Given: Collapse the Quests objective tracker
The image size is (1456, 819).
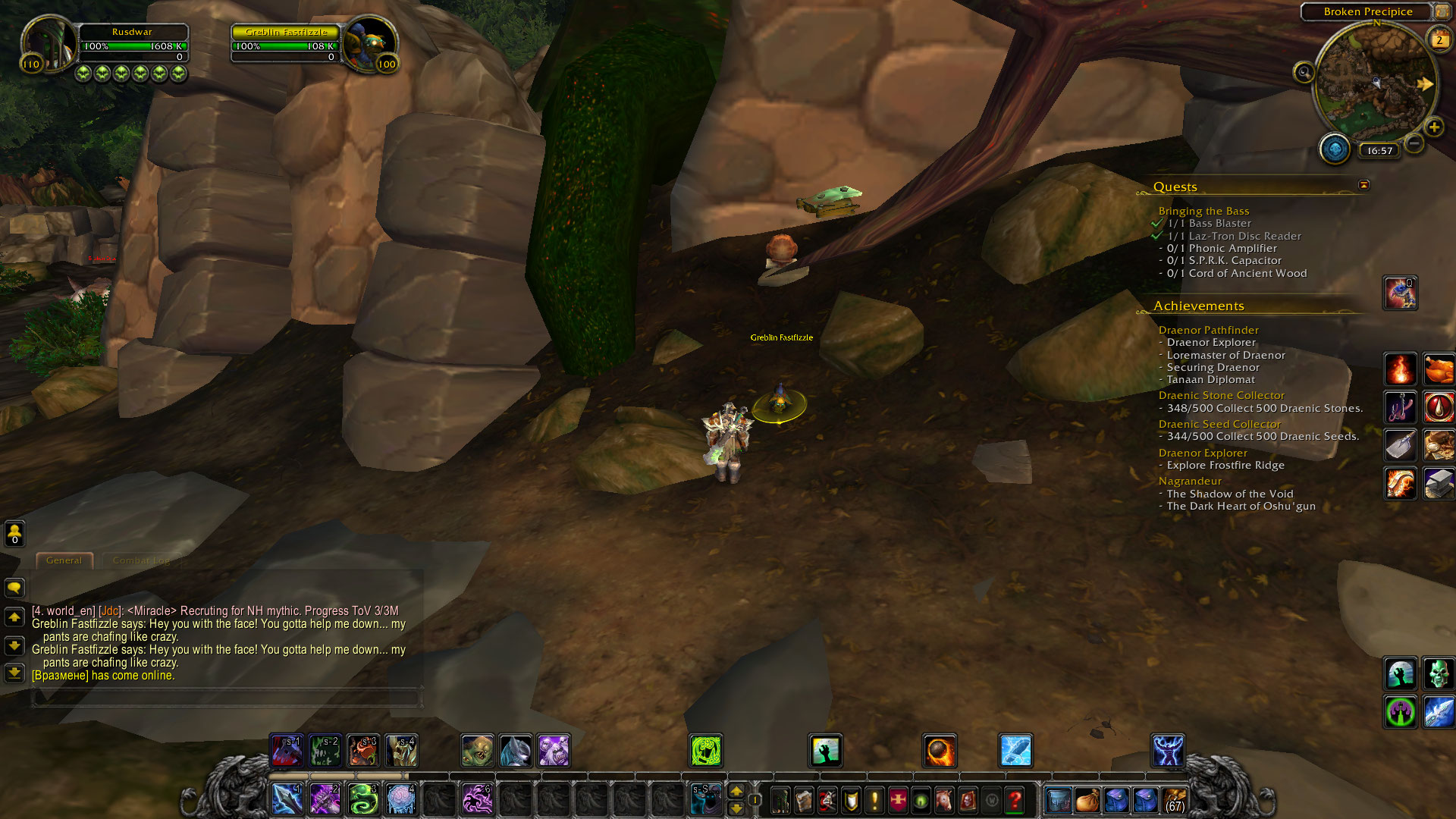Looking at the screenshot, I should coord(1363,185).
